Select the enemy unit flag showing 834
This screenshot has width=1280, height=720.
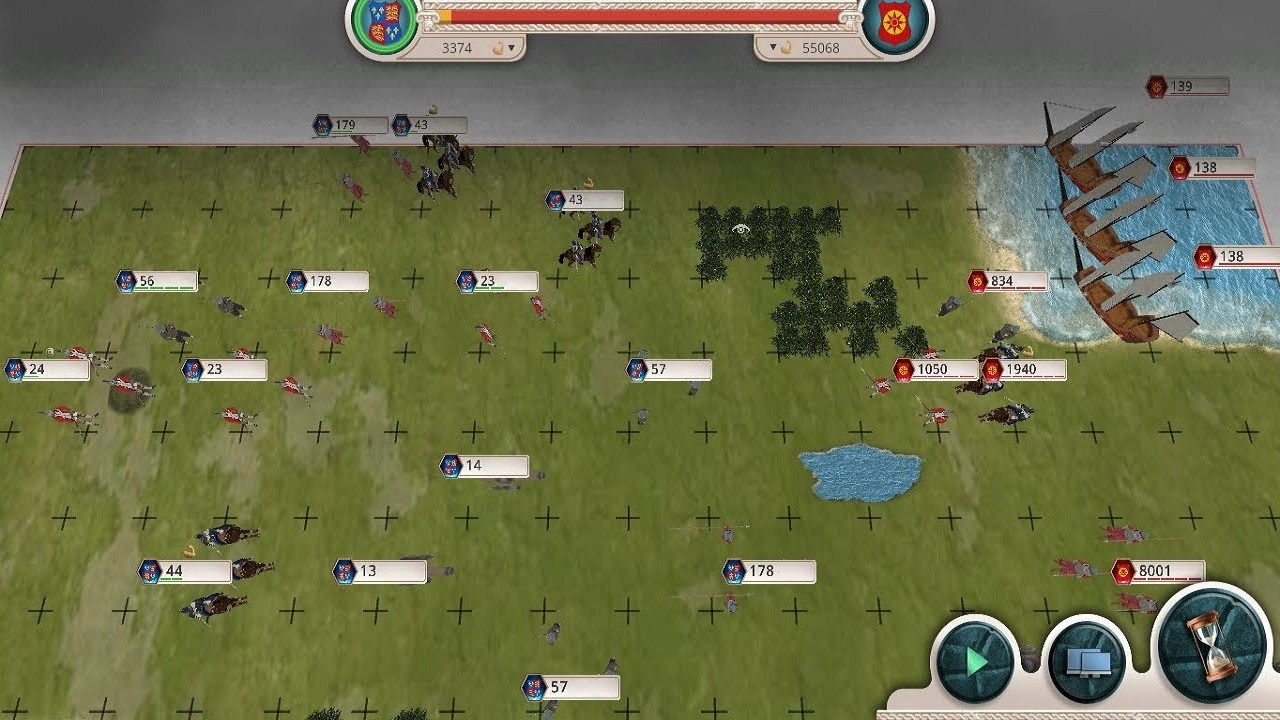pos(1000,281)
